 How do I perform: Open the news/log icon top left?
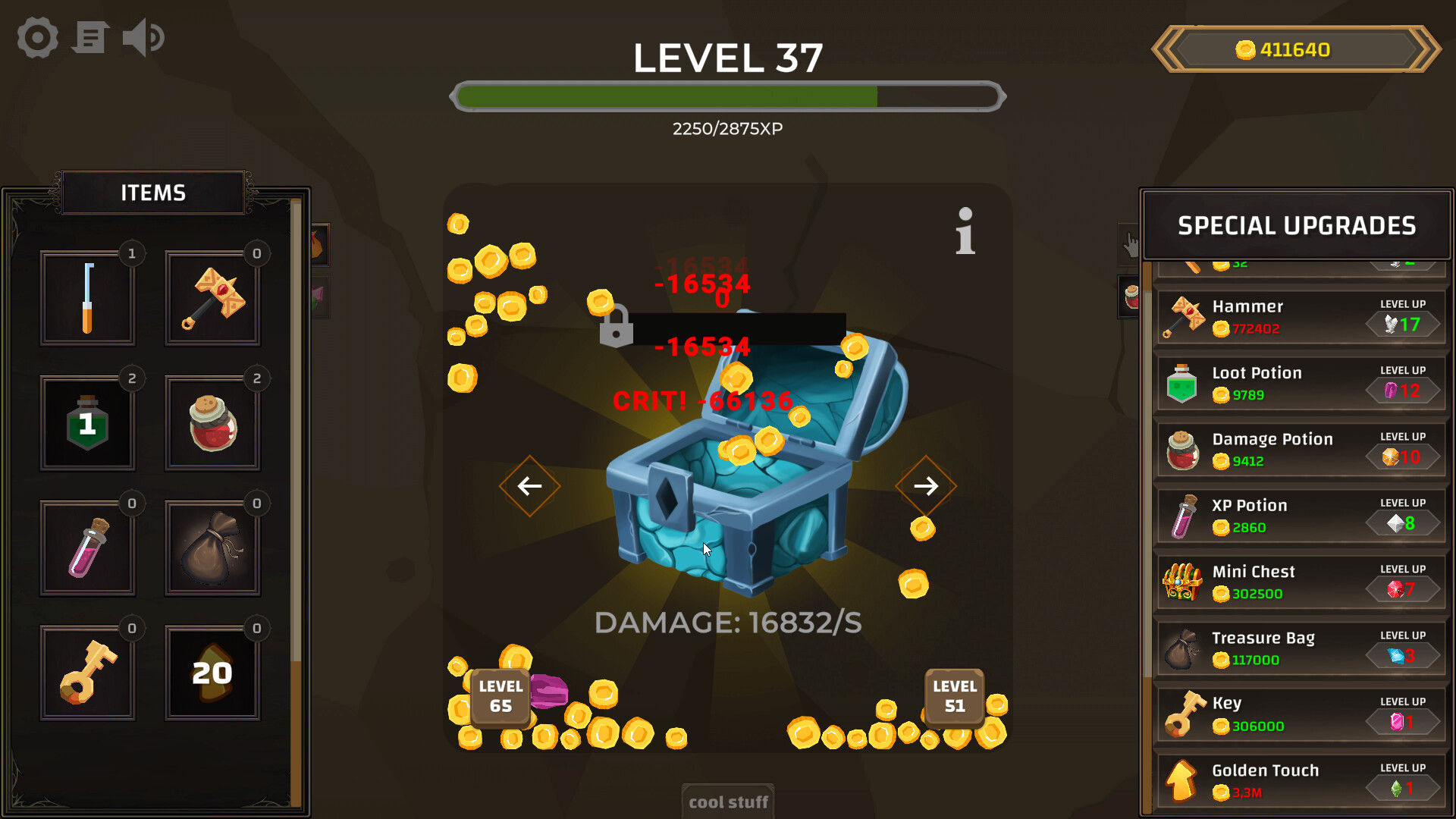(89, 37)
